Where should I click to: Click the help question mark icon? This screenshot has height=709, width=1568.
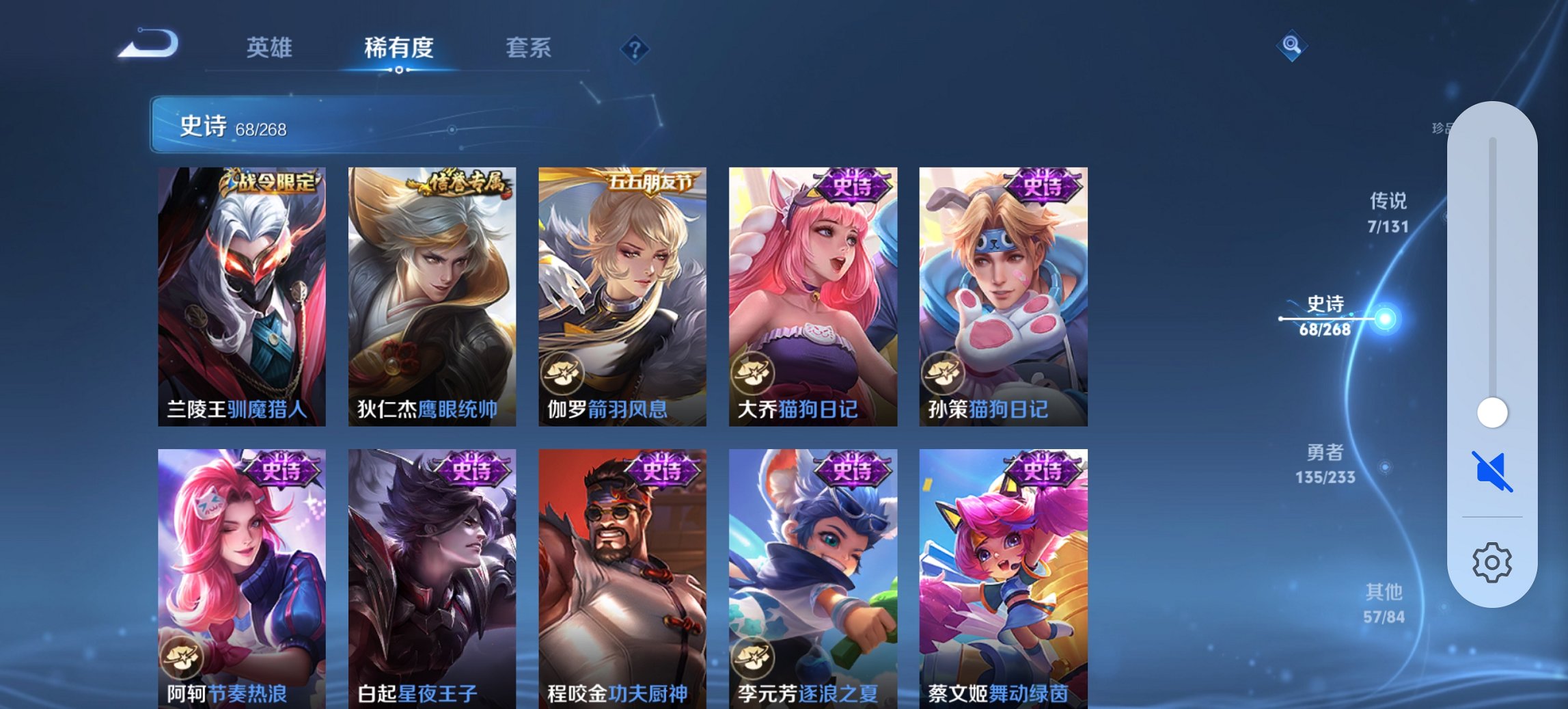(x=634, y=48)
